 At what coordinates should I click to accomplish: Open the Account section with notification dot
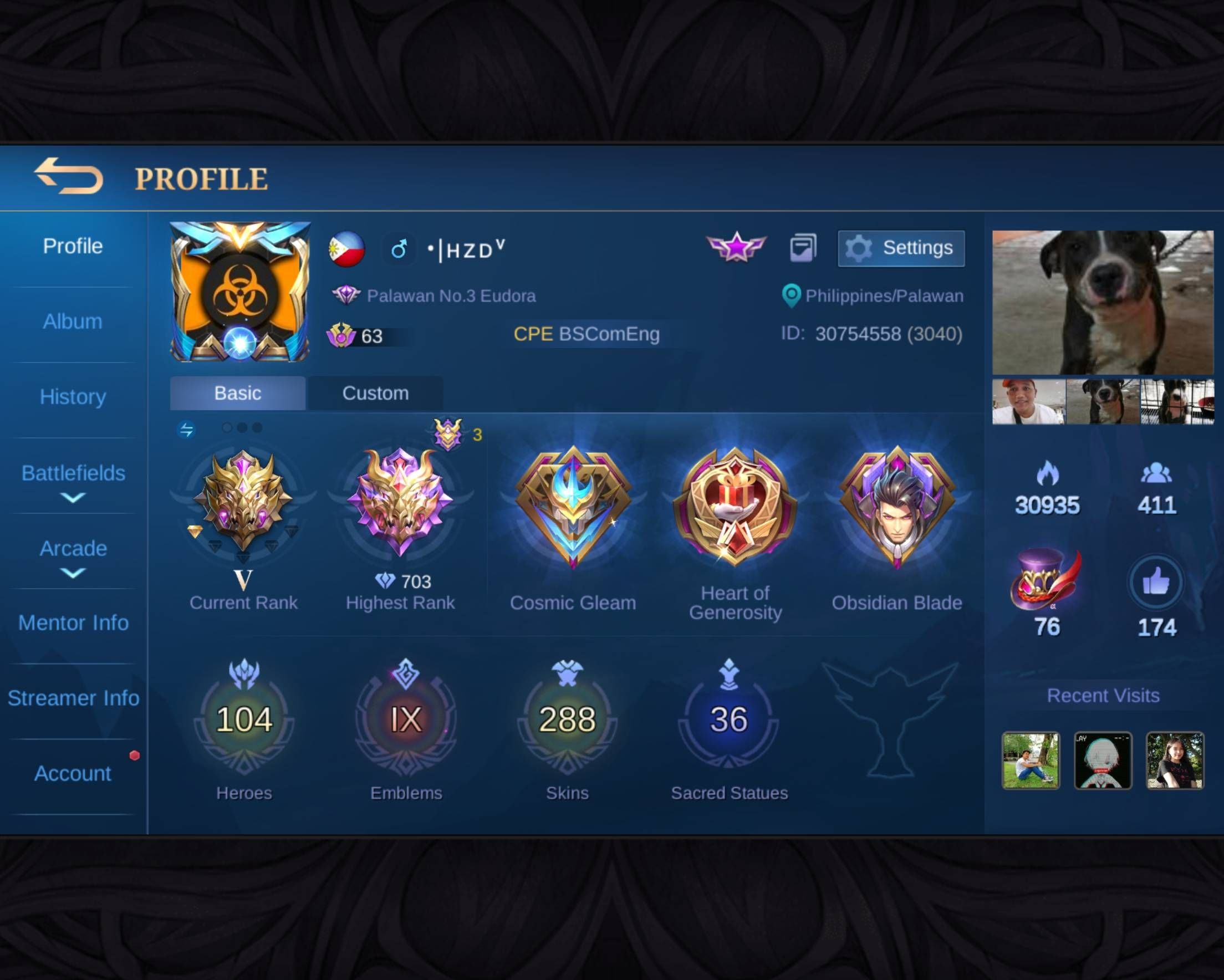coord(72,773)
